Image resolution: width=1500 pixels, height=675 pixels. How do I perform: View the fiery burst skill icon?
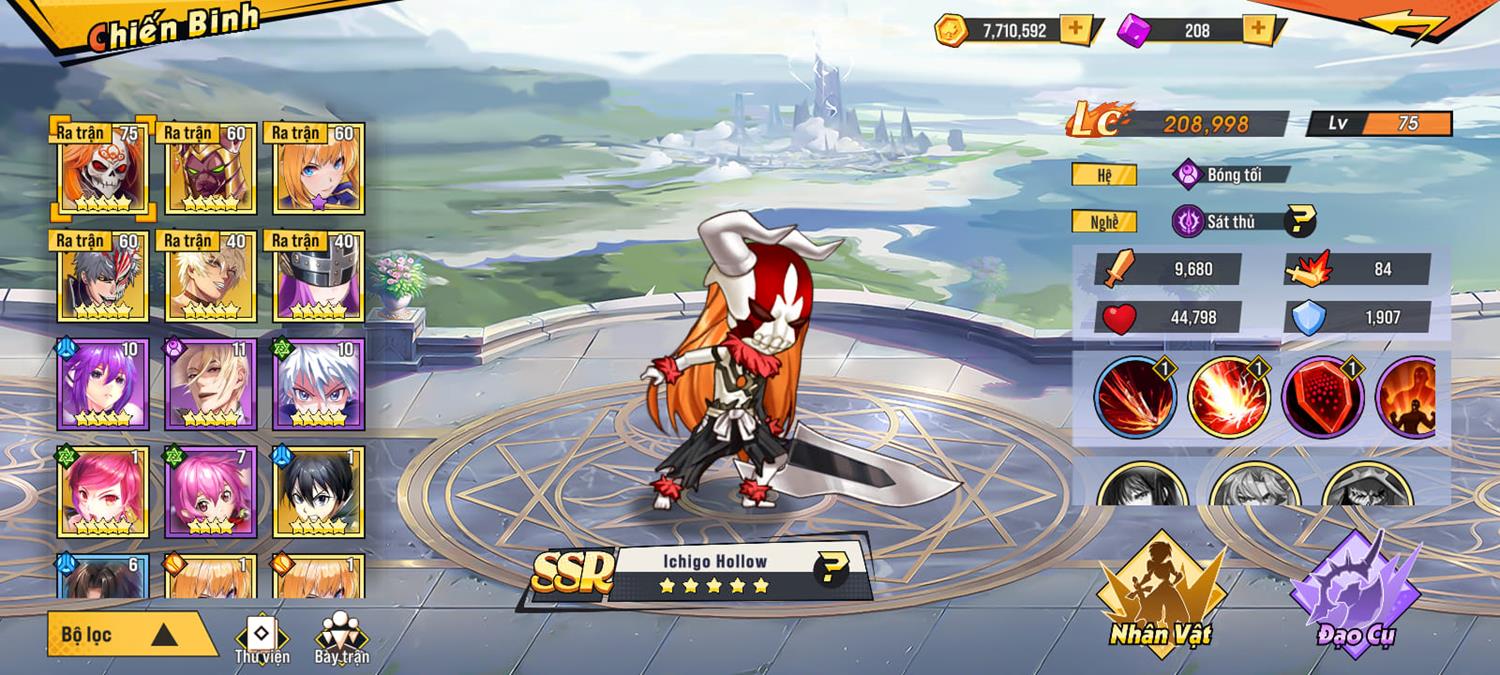click(x=1229, y=397)
